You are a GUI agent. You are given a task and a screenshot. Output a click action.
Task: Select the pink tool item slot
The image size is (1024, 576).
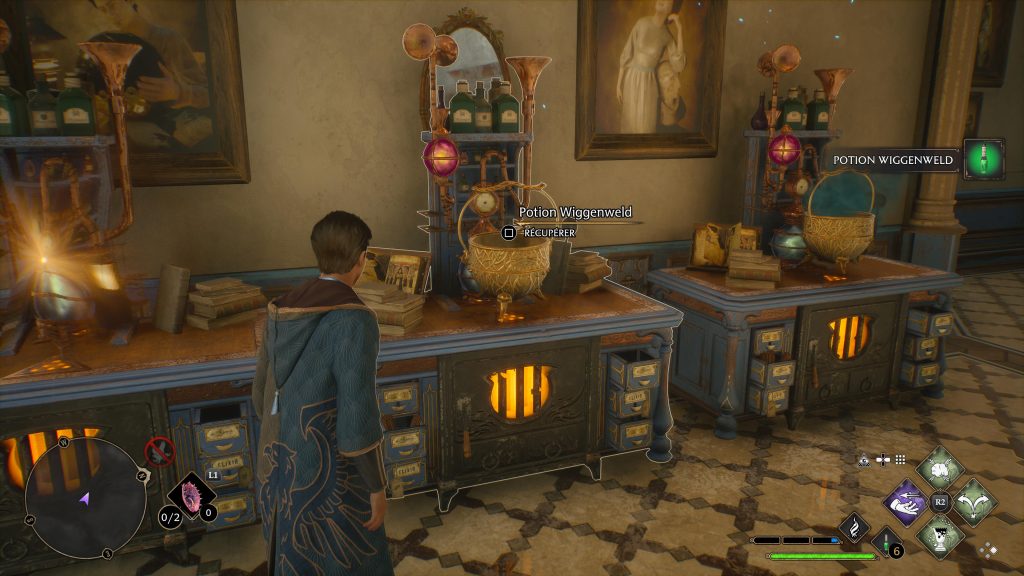(191, 494)
